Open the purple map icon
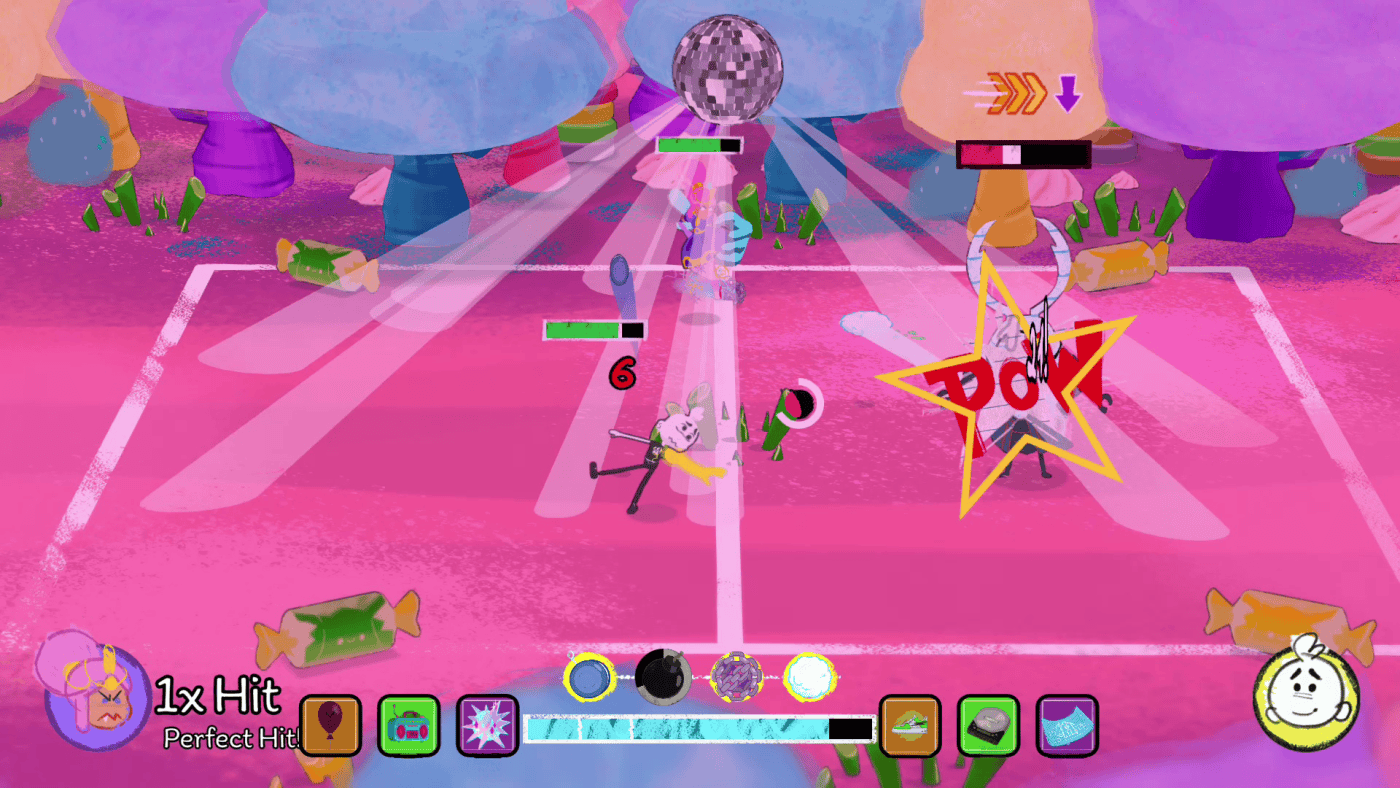Screen dimensions: 1400x788 point(1069,727)
